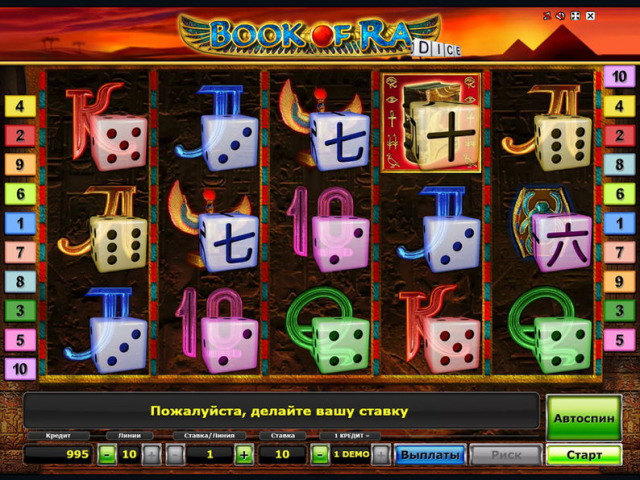Increase the number of Линии lines

[151, 455]
